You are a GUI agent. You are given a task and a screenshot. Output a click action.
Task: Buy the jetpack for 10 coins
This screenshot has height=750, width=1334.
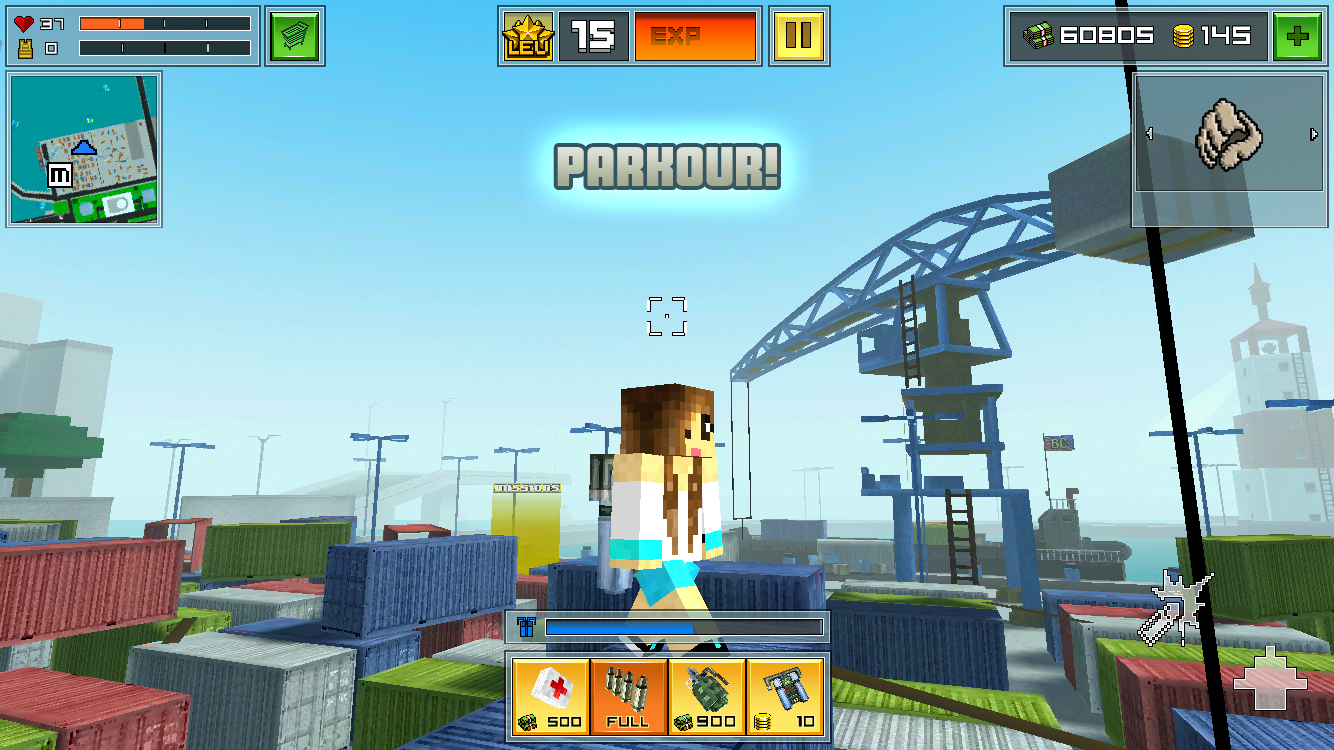click(785, 695)
